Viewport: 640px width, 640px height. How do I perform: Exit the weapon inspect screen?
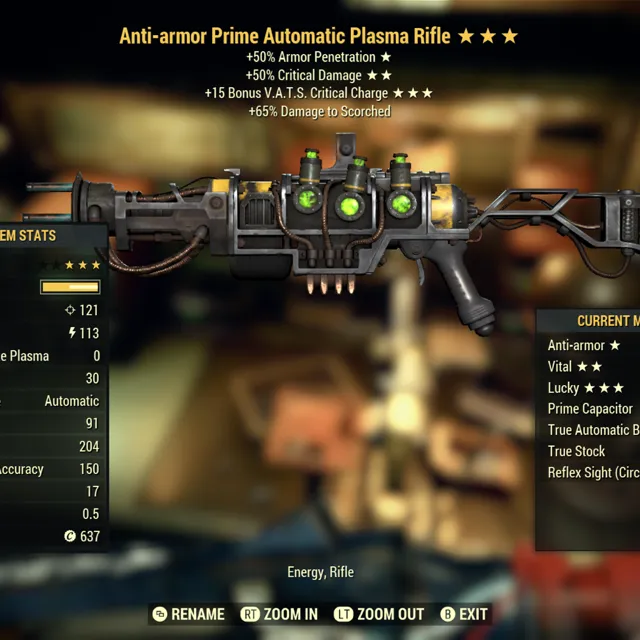pos(464,614)
